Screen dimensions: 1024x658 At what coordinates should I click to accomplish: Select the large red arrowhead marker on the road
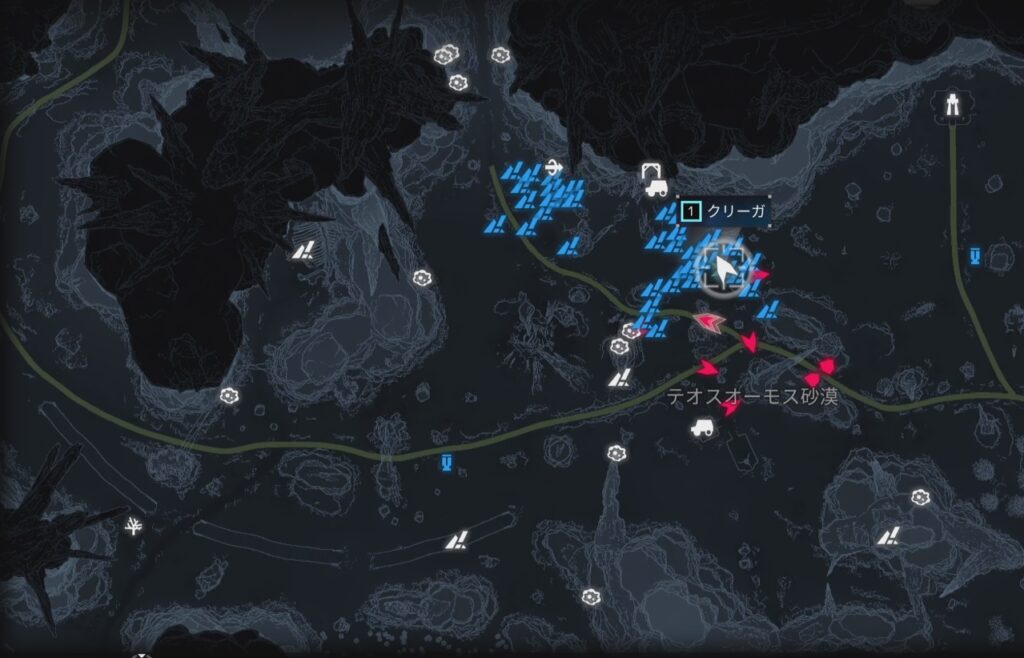(710, 322)
